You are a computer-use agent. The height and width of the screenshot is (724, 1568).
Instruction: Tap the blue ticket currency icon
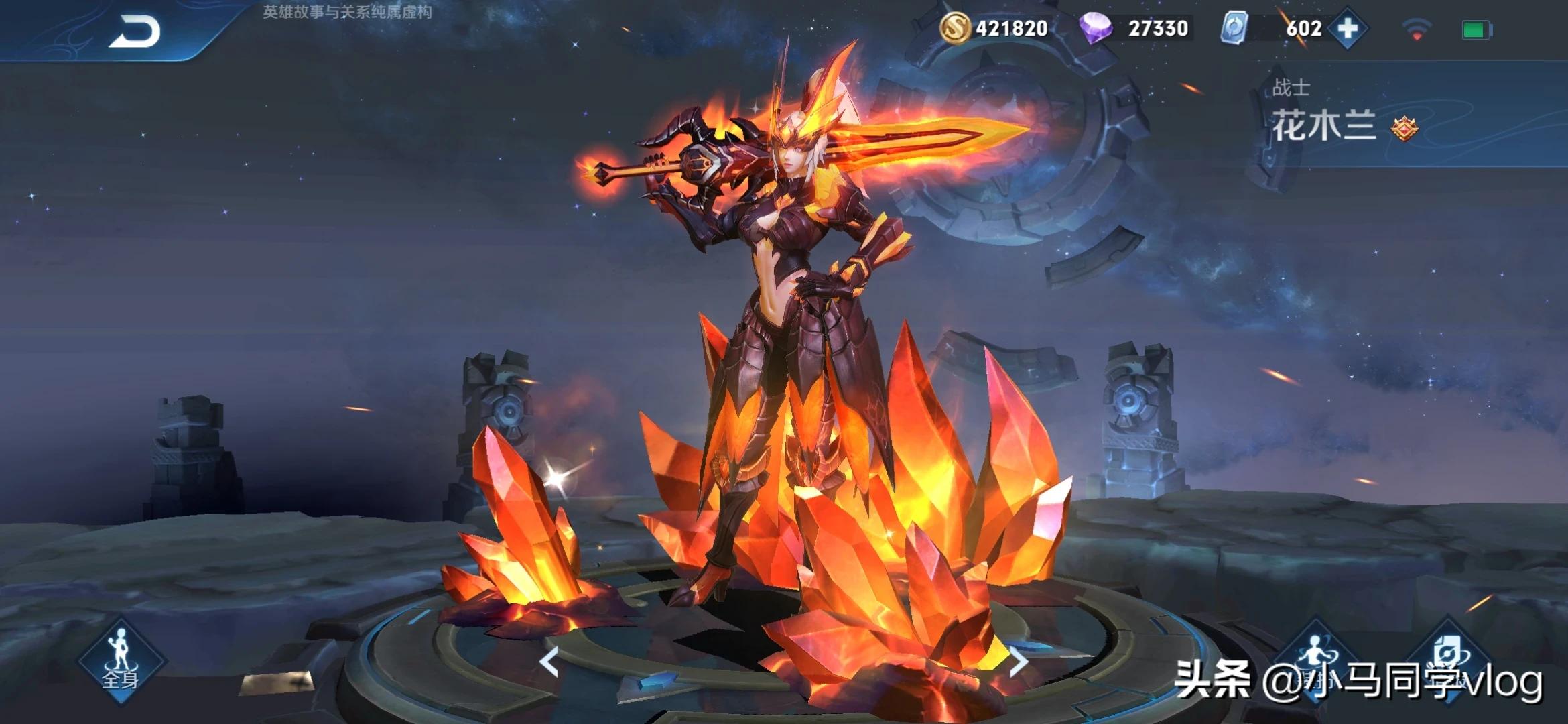(x=1234, y=29)
